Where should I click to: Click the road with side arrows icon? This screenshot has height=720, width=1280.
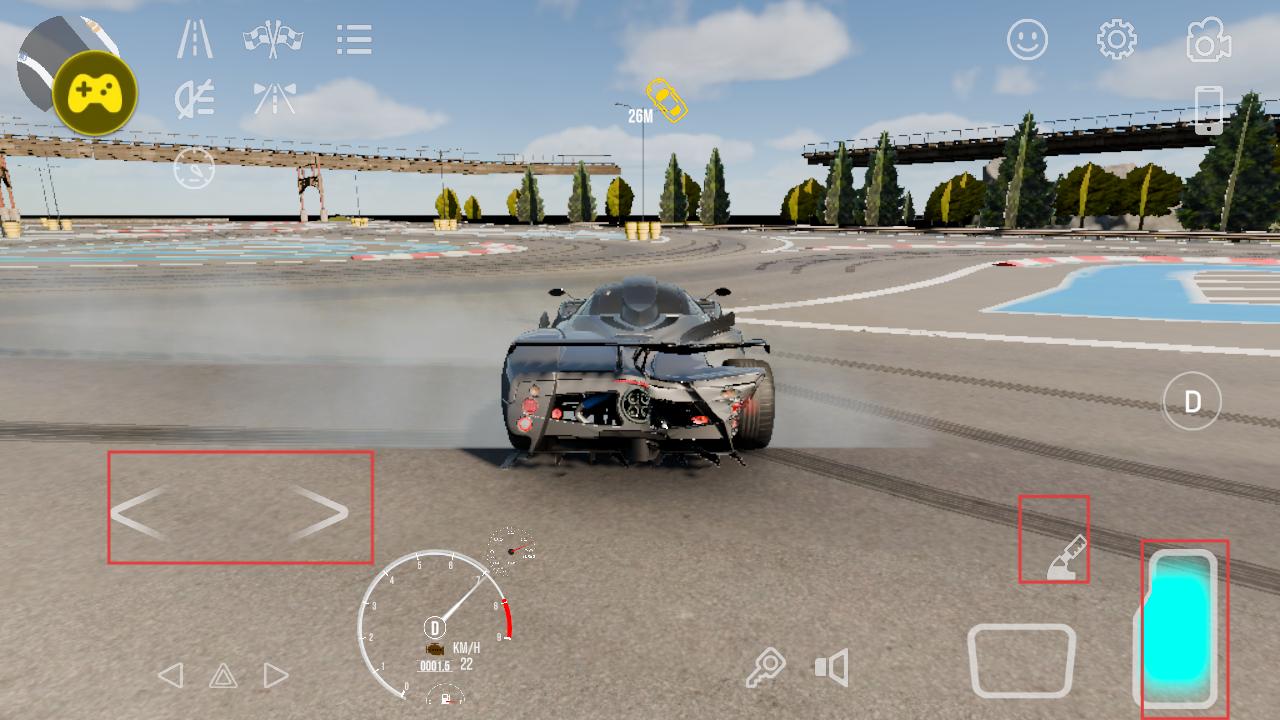(x=274, y=98)
